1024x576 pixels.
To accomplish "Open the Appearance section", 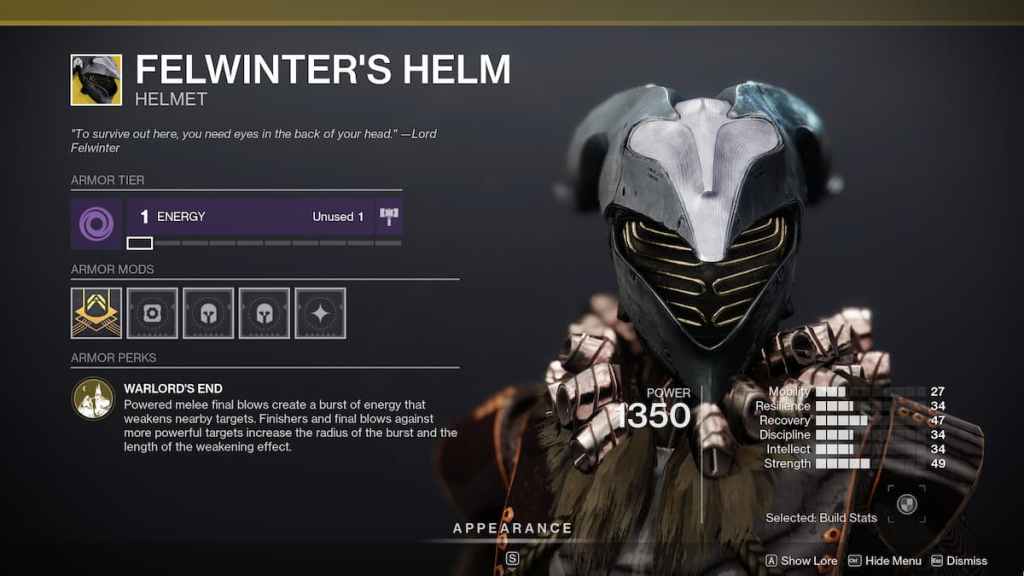I will pyautogui.click(x=512, y=528).
